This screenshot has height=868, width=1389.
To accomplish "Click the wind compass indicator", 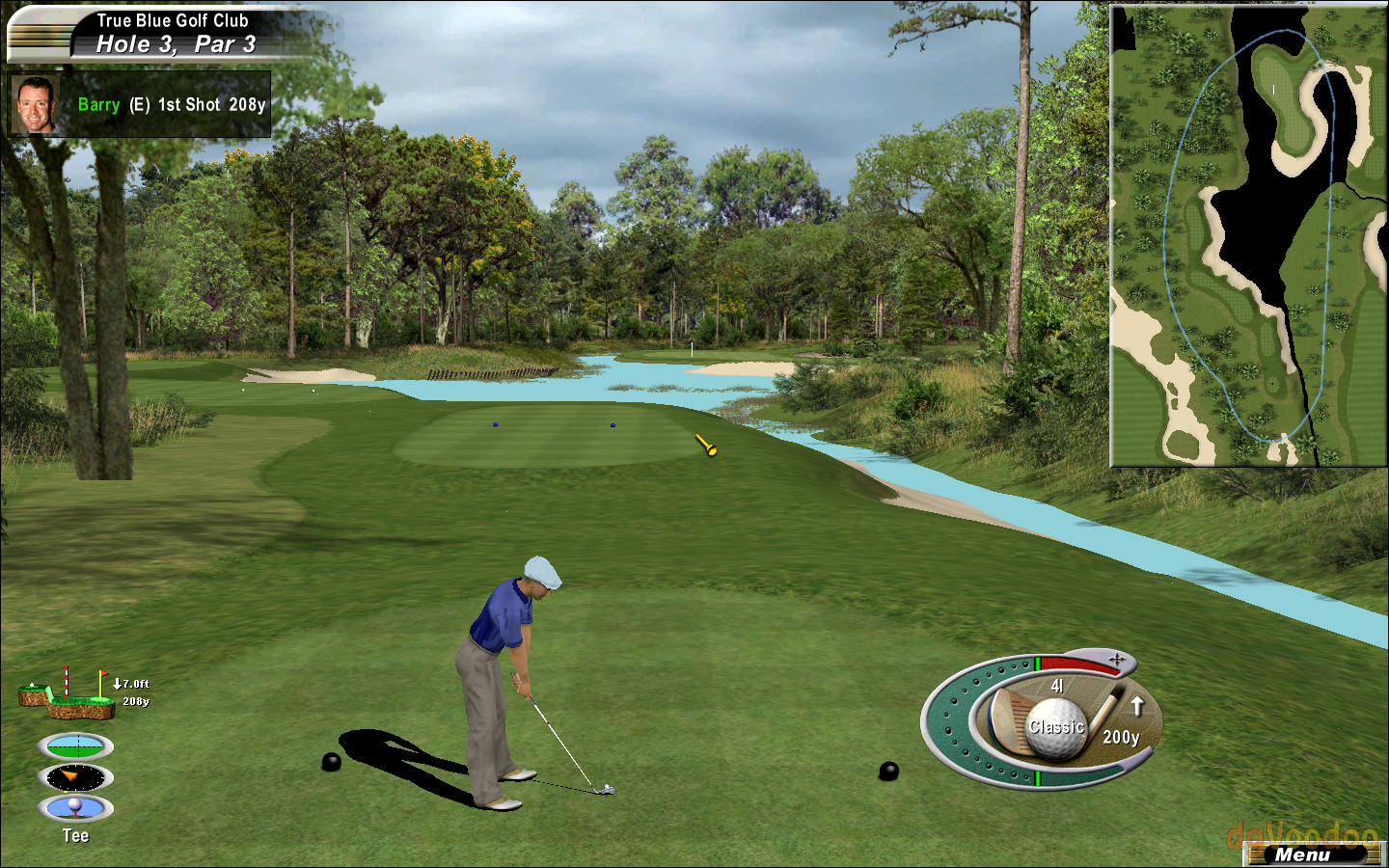I will (75, 777).
